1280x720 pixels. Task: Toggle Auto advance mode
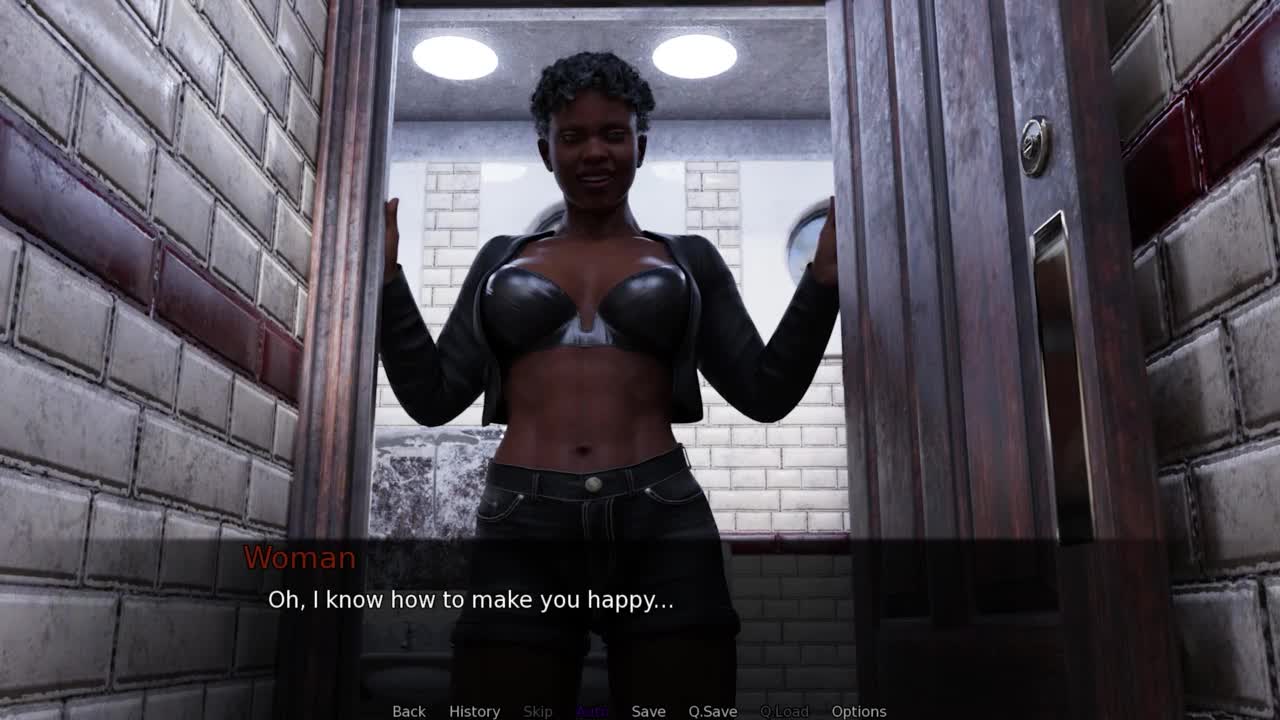(x=592, y=711)
